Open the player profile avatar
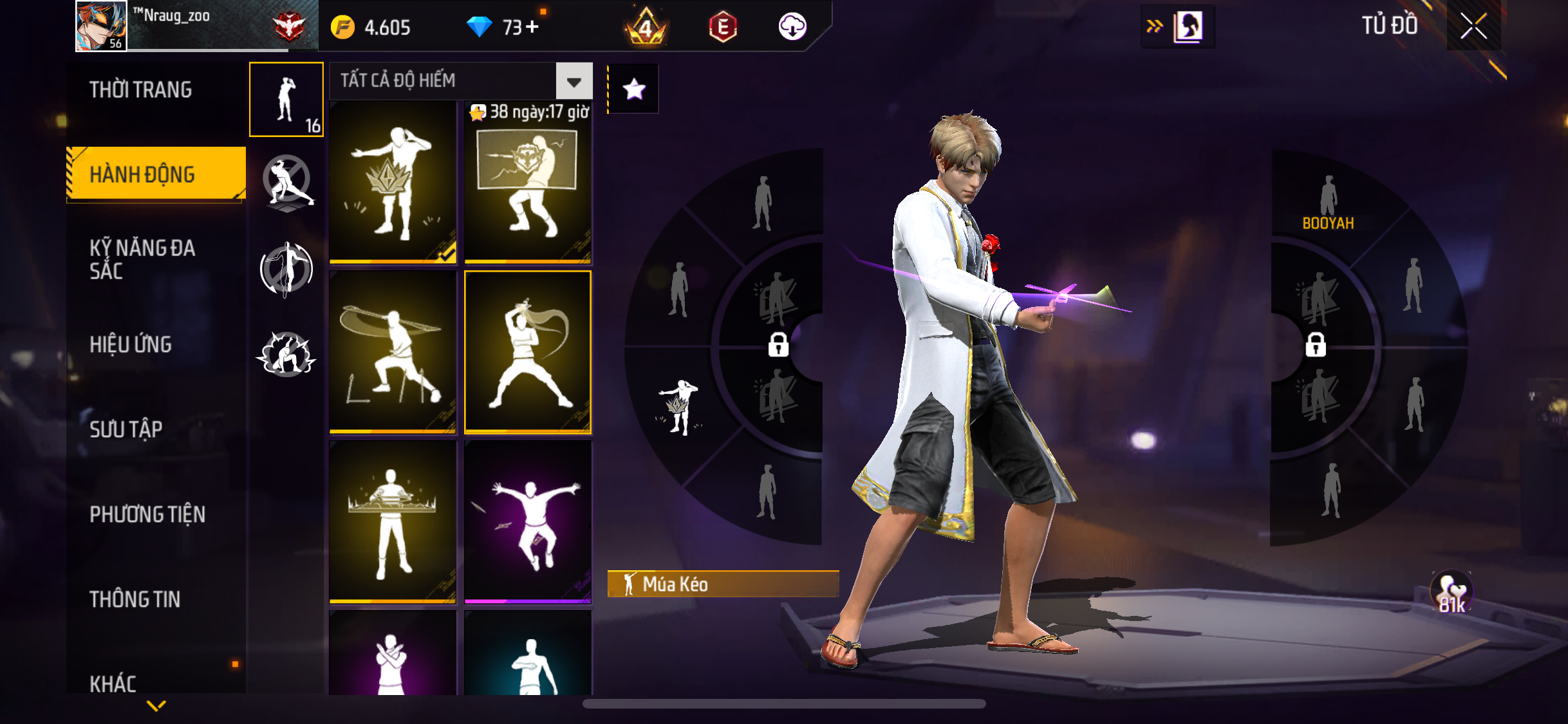The width and height of the screenshot is (1568, 724). click(101, 26)
